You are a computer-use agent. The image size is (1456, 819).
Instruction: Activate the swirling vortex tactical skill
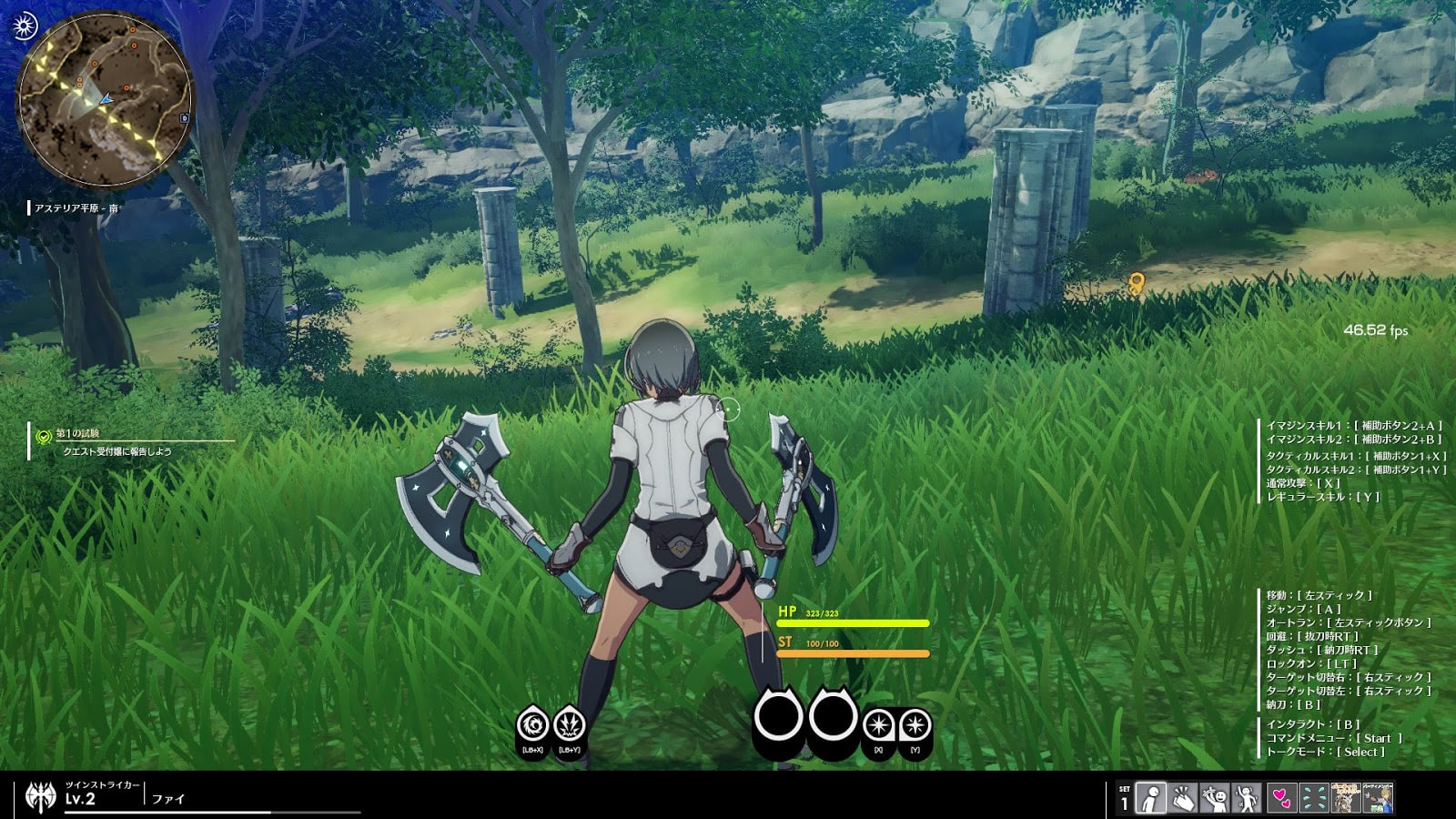532,725
